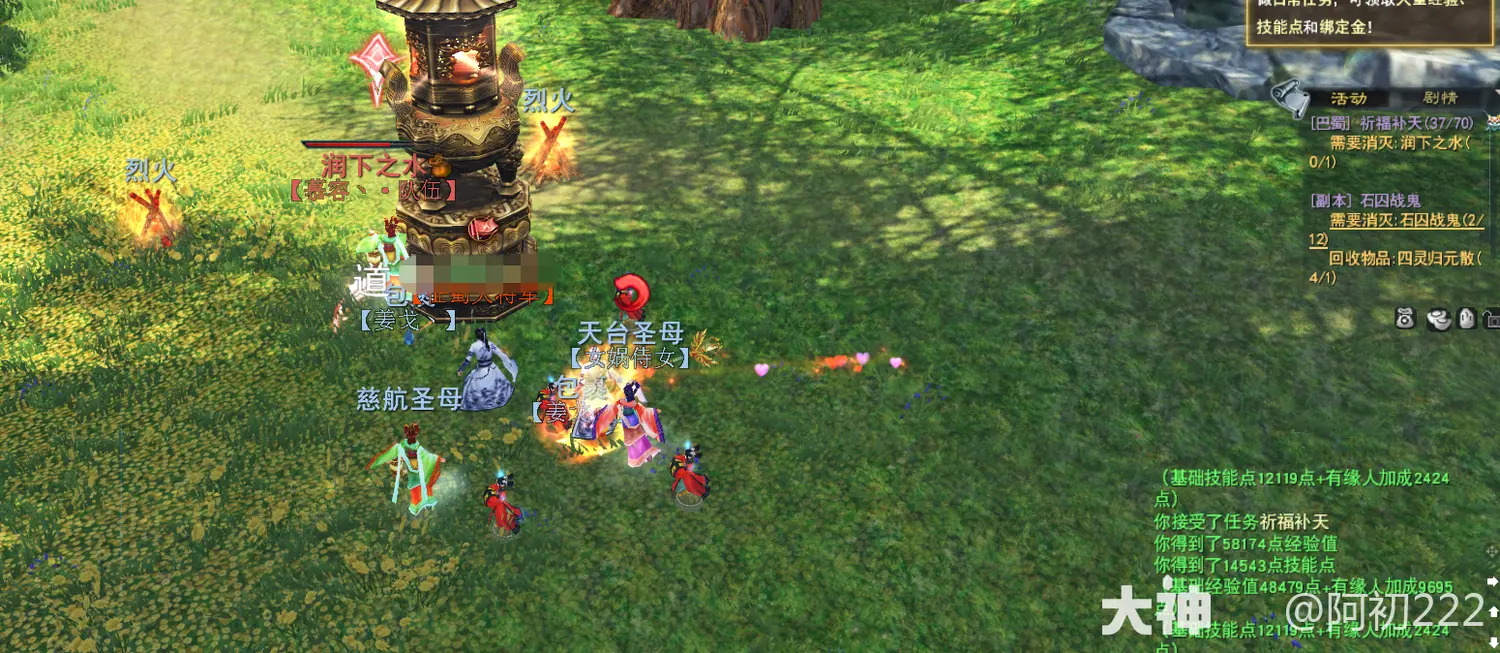Open the quest scroll icon
This screenshot has height=653, width=1500.
(x=1290, y=97)
